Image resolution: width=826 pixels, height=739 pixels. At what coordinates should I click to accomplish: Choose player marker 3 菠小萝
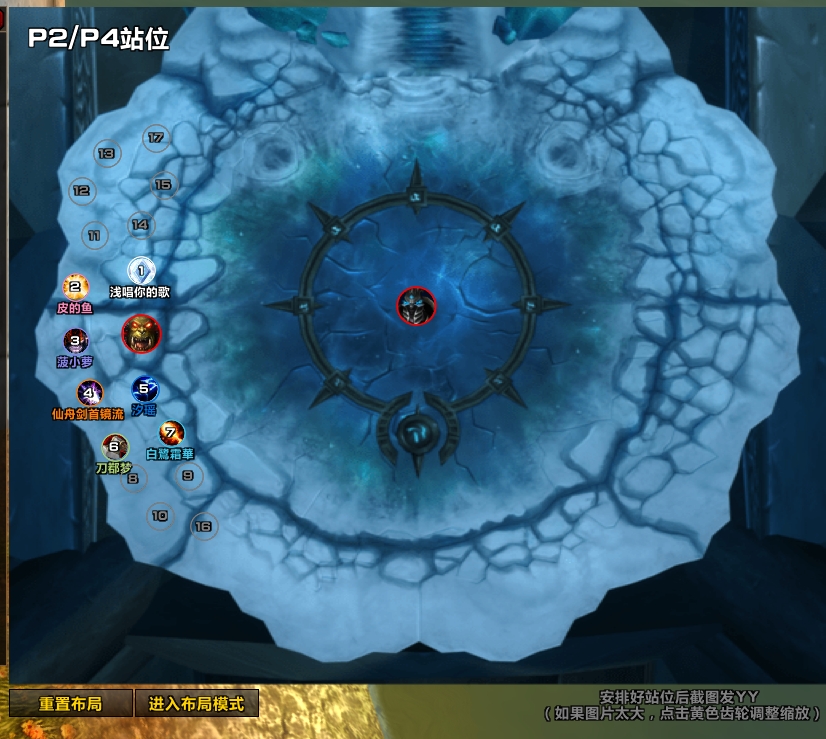tap(75, 342)
